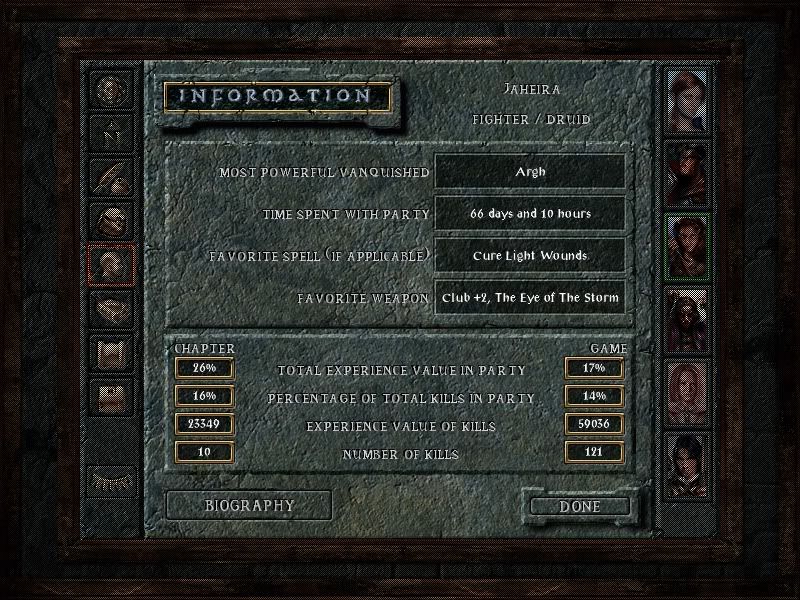Image resolution: width=800 pixels, height=600 pixels.
Task: Select the highlighted character record icon
Action: (x=109, y=263)
